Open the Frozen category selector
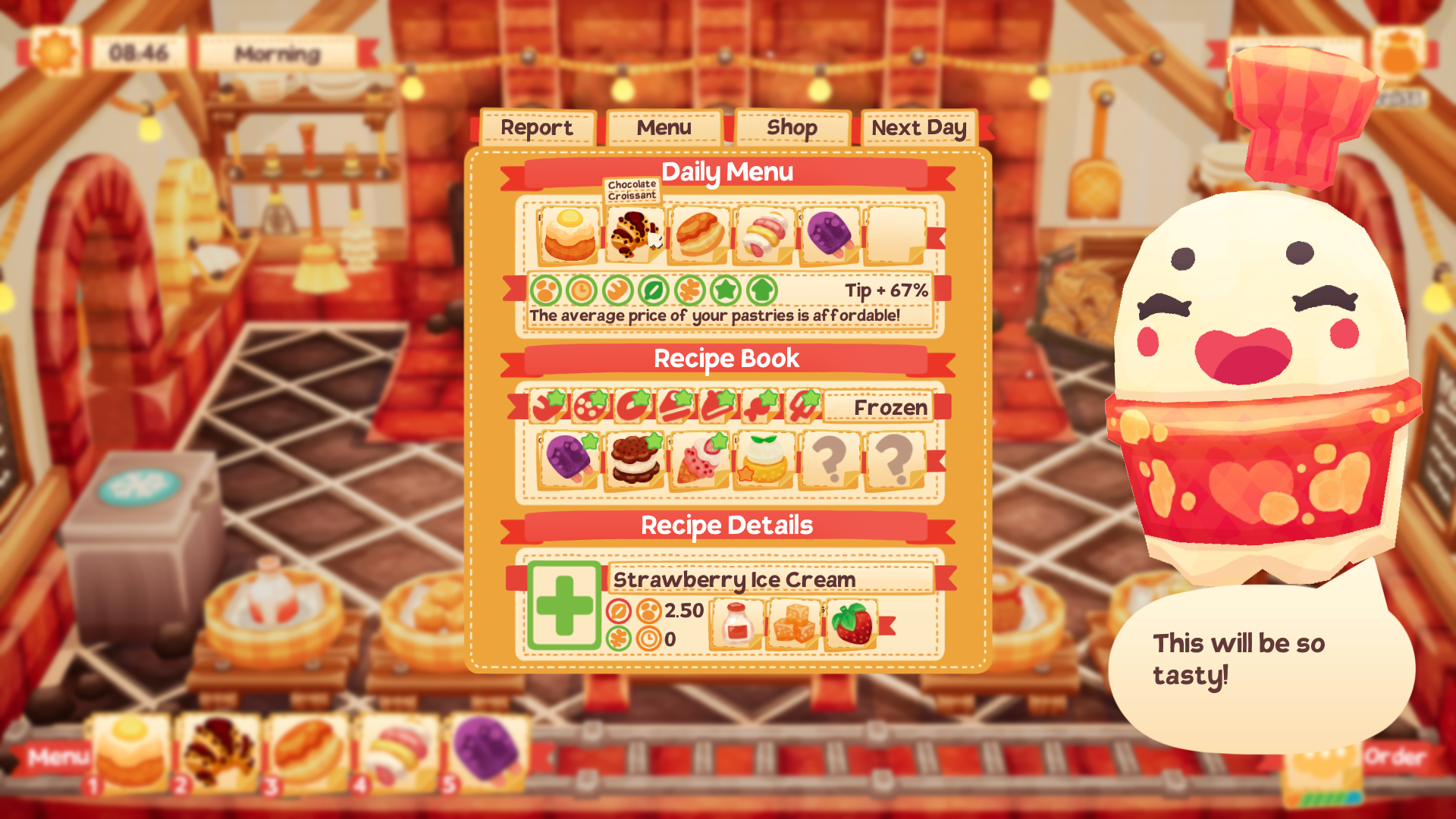The height and width of the screenshot is (819, 1456). point(880,406)
